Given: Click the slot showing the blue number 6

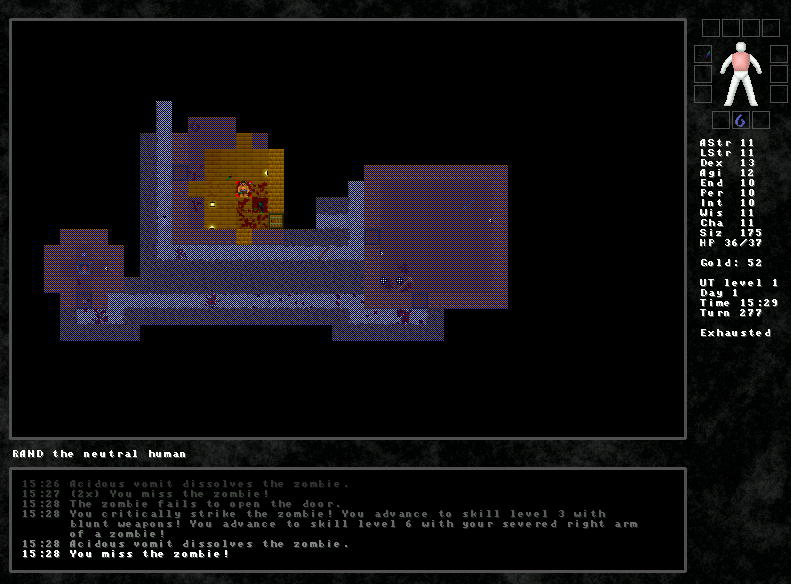Looking at the screenshot, I should 741,121.
